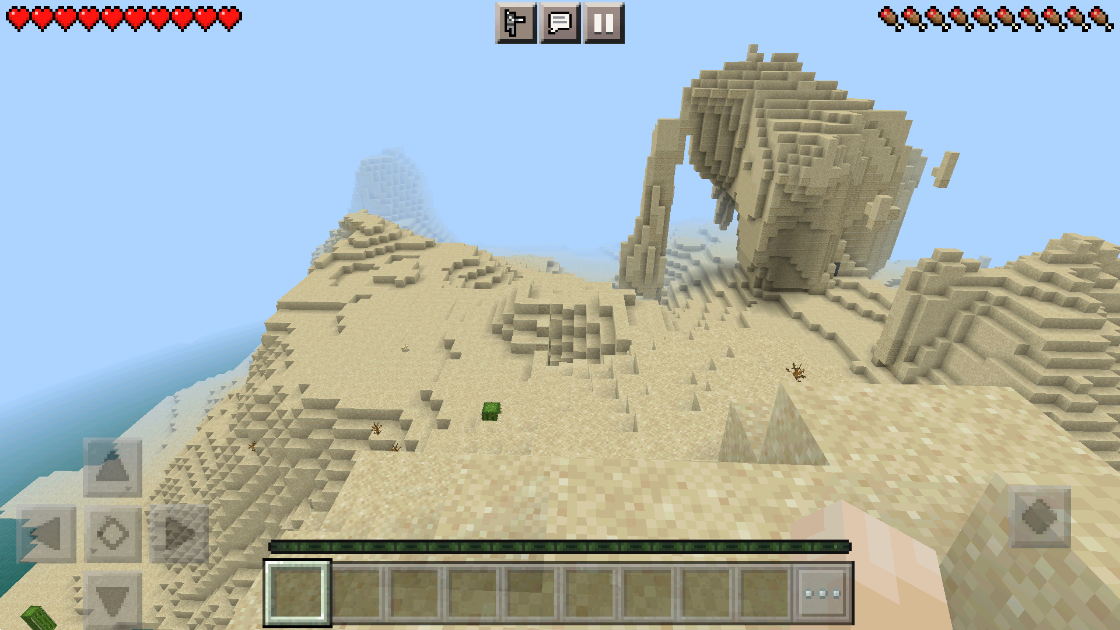Open the inventory with the three-dots button
This screenshot has height=630, width=1120.
[824, 593]
